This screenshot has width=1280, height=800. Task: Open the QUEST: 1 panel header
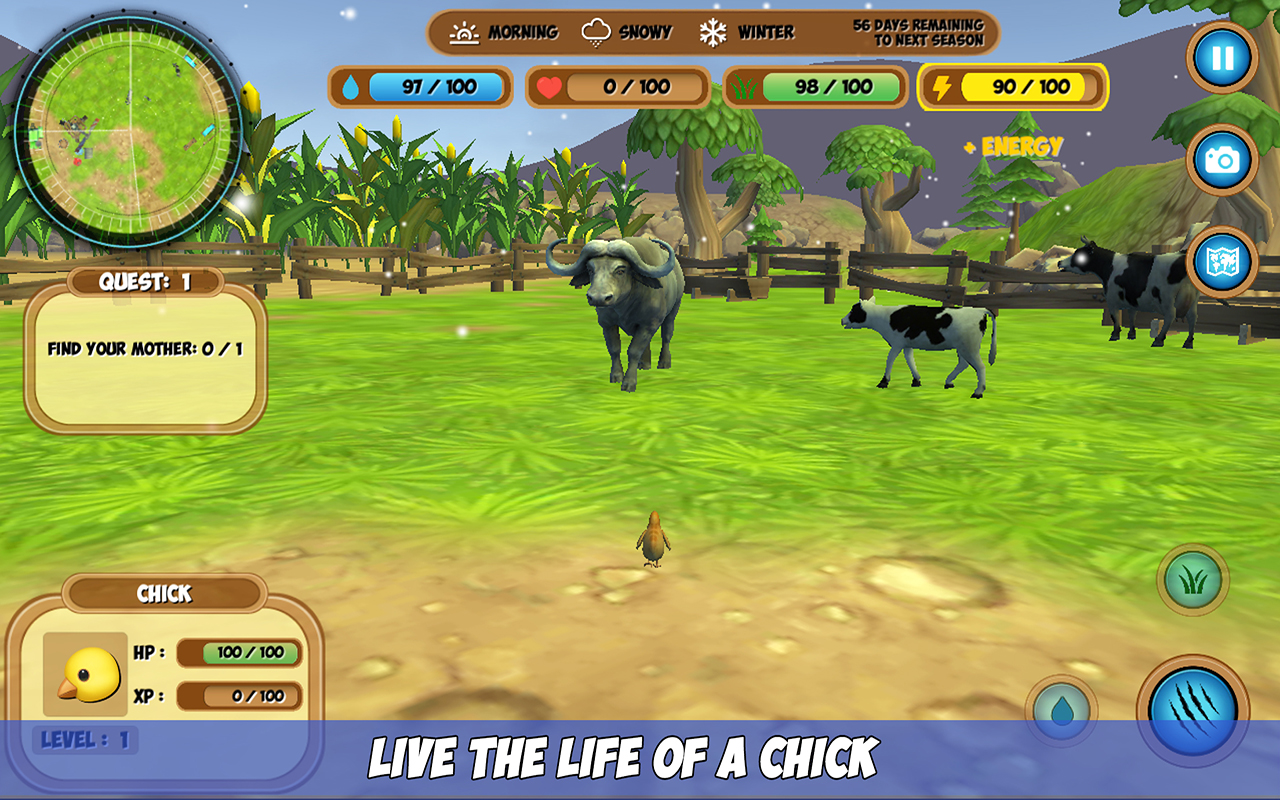pyautogui.click(x=146, y=280)
